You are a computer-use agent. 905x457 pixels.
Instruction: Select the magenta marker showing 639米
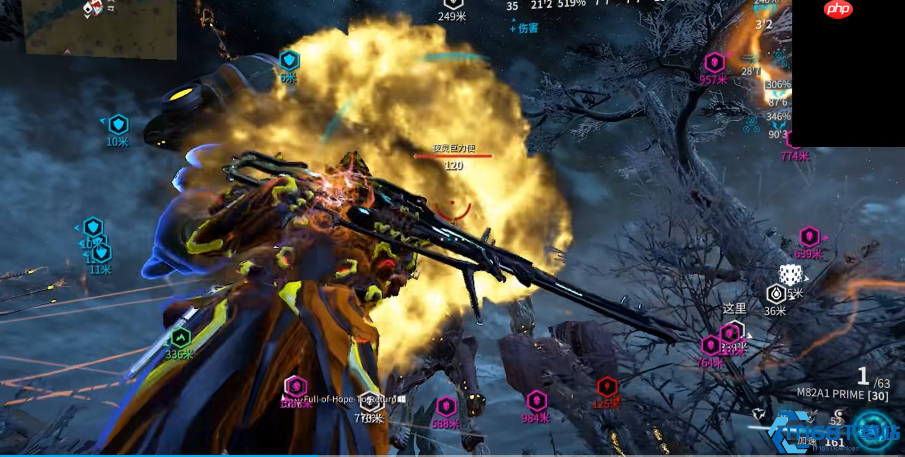pos(809,237)
